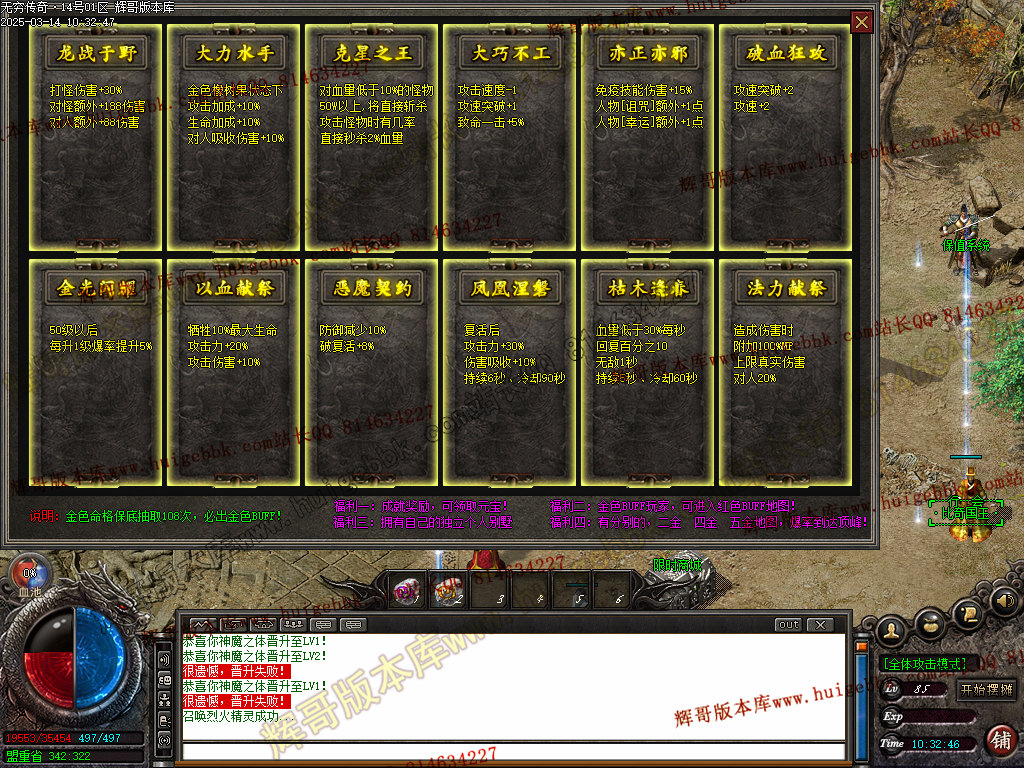Pick the 凤凰涅槃 buff card
This screenshot has width=1024, height=768.
click(x=511, y=376)
